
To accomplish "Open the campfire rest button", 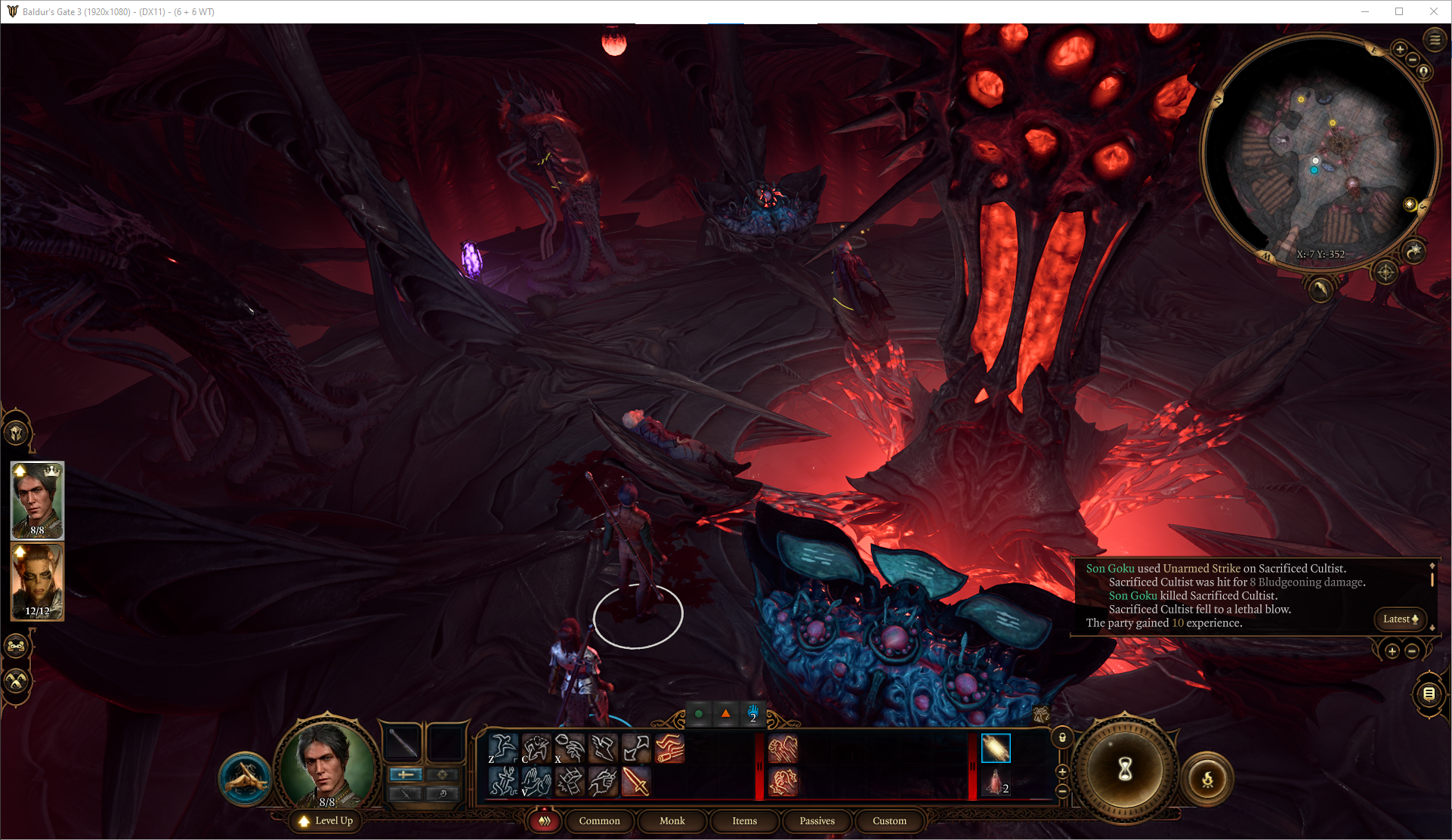I will pos(1207,780).
